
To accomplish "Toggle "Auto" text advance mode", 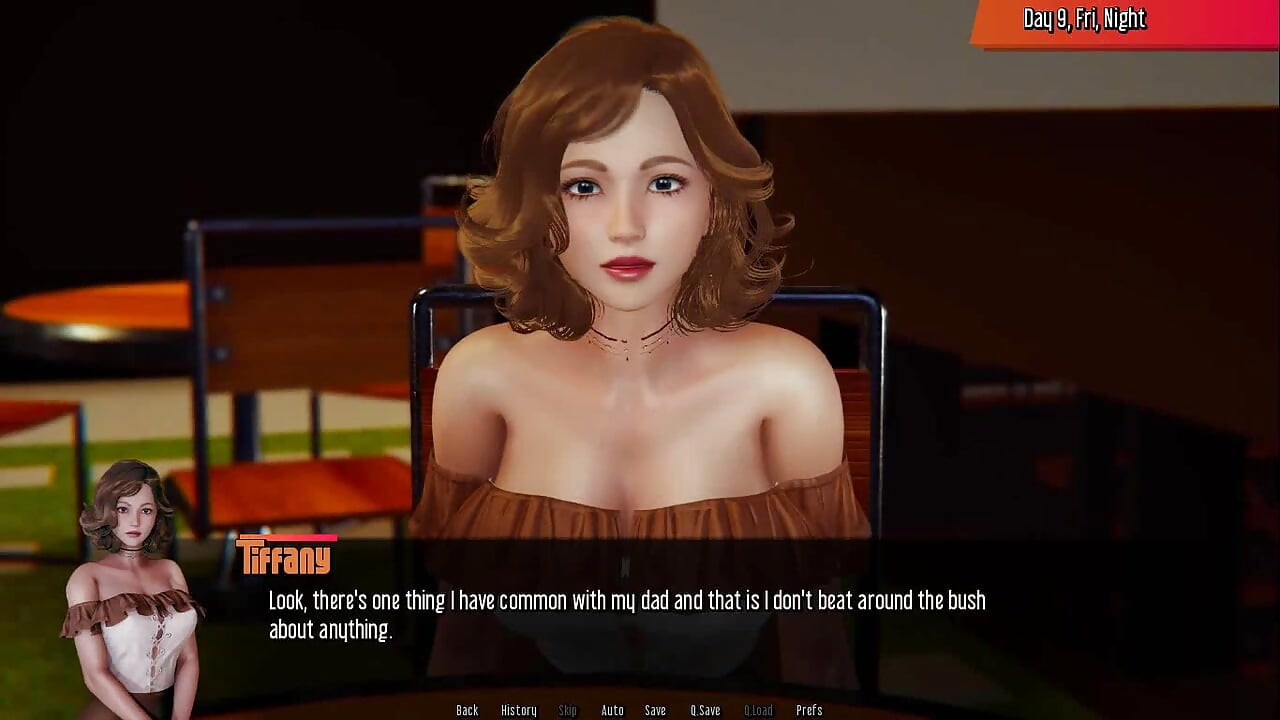I will click(611, 710).
